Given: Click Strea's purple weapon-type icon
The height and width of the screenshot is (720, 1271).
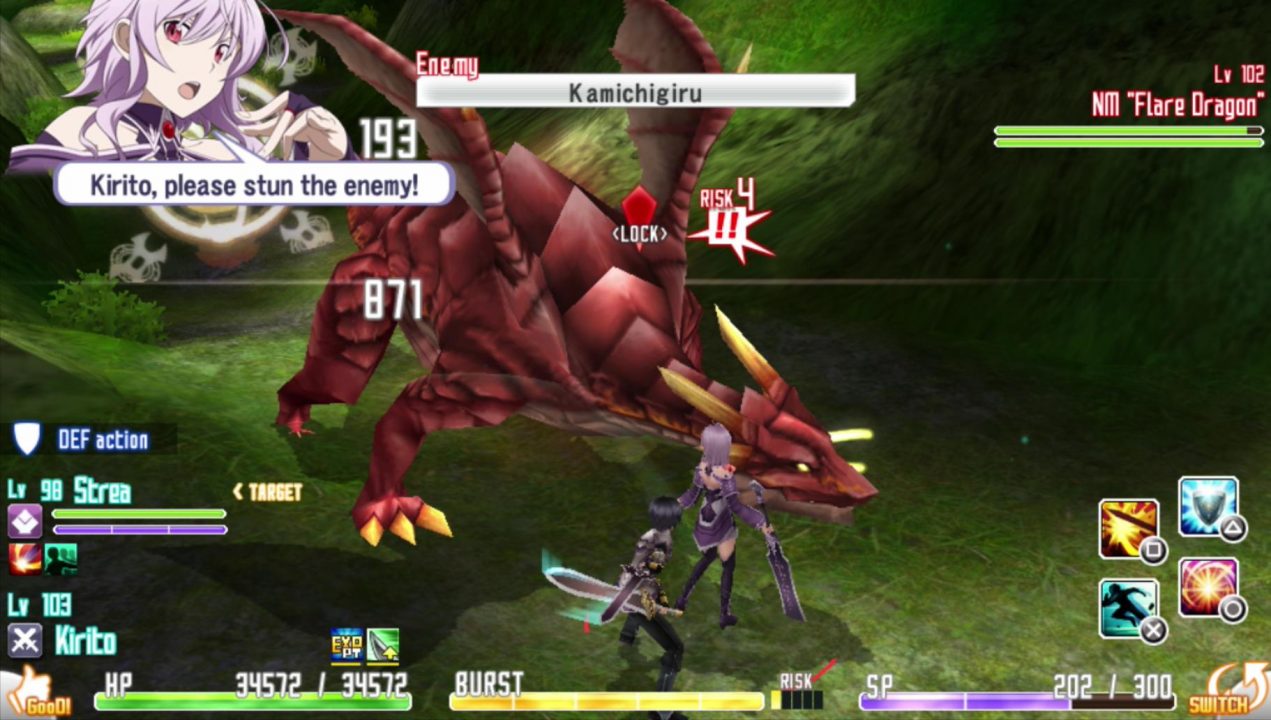Looking at the screenshot, I should 25,521.
